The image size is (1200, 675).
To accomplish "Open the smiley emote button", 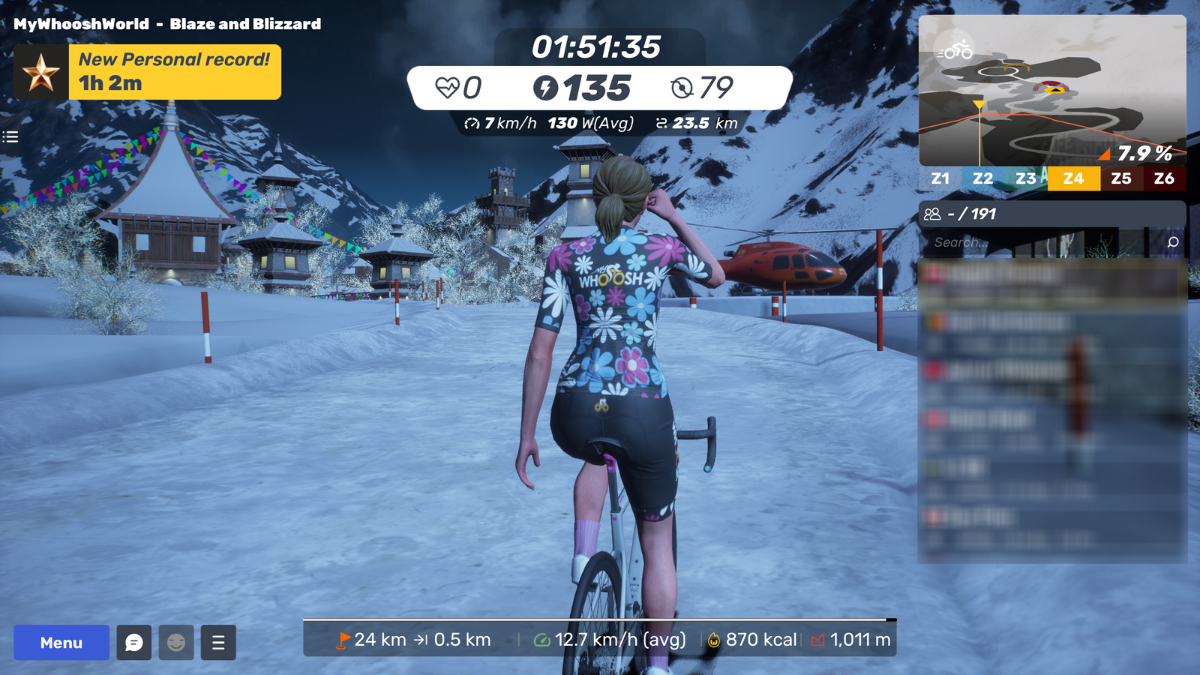I will [x=176, y=643].
